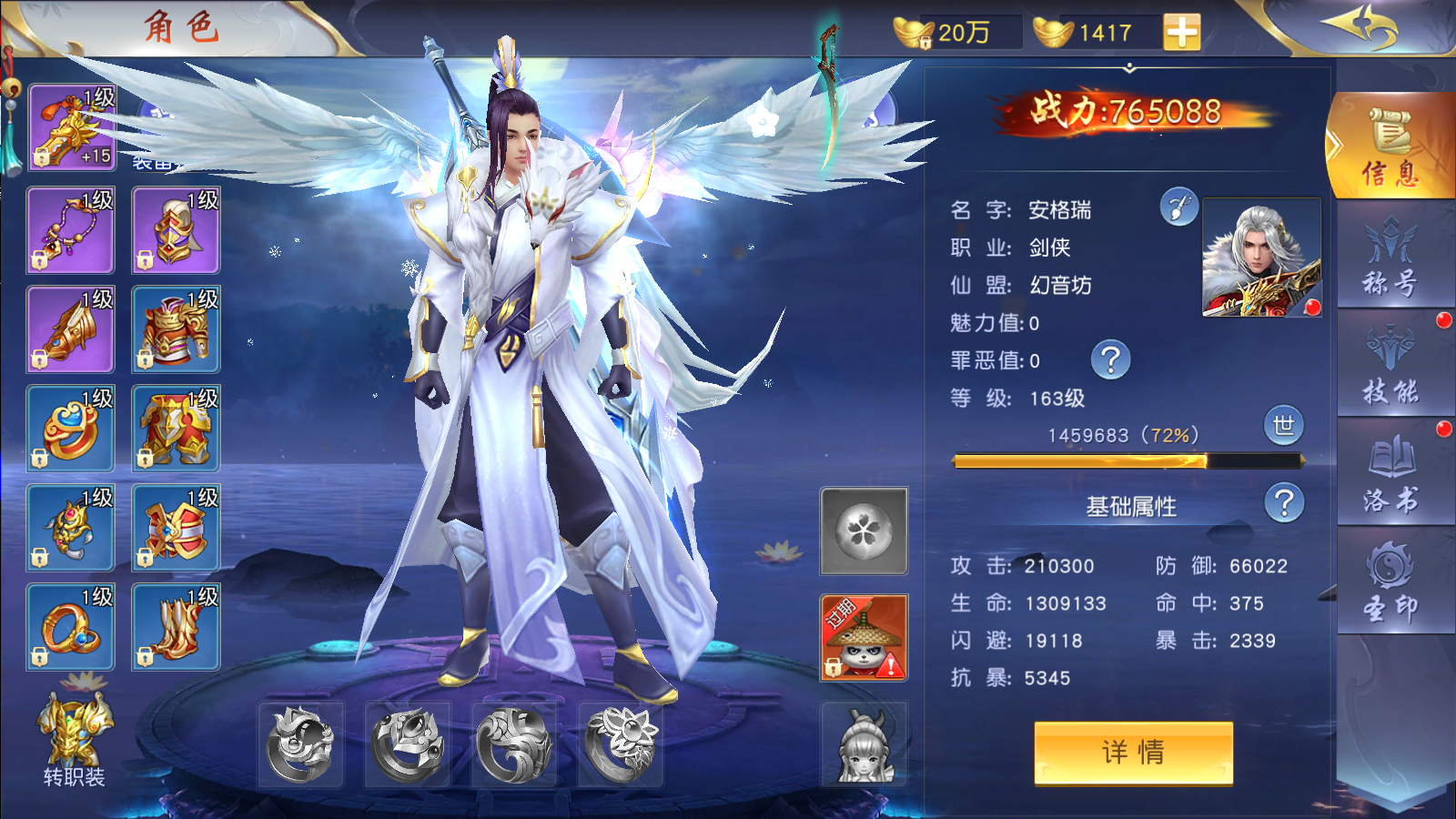Open the 洛书 book tab
The height and width of the screenshot is (819, 1456).
pos(1390,473)
